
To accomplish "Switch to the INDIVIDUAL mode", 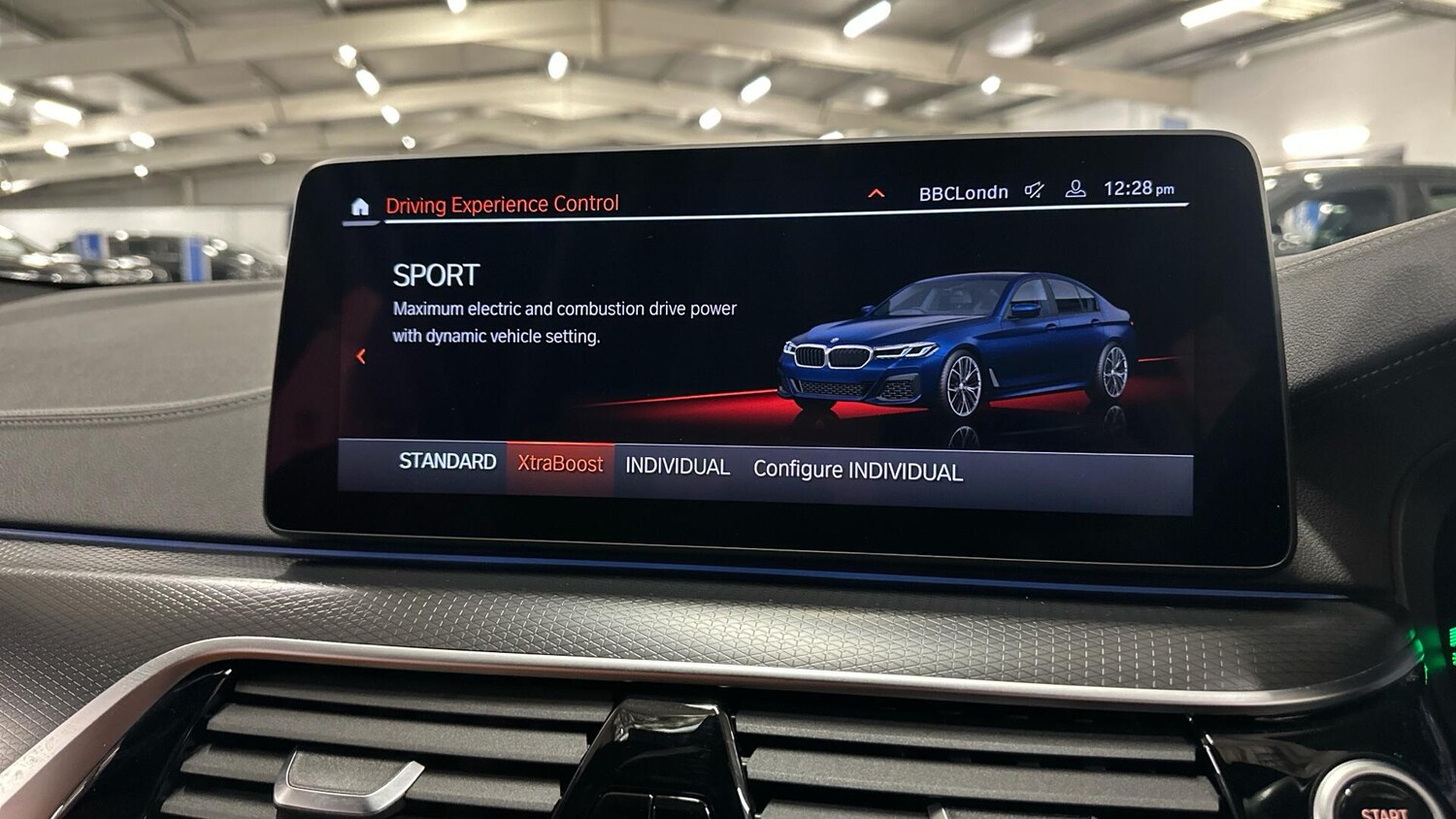I will (678, 467).
